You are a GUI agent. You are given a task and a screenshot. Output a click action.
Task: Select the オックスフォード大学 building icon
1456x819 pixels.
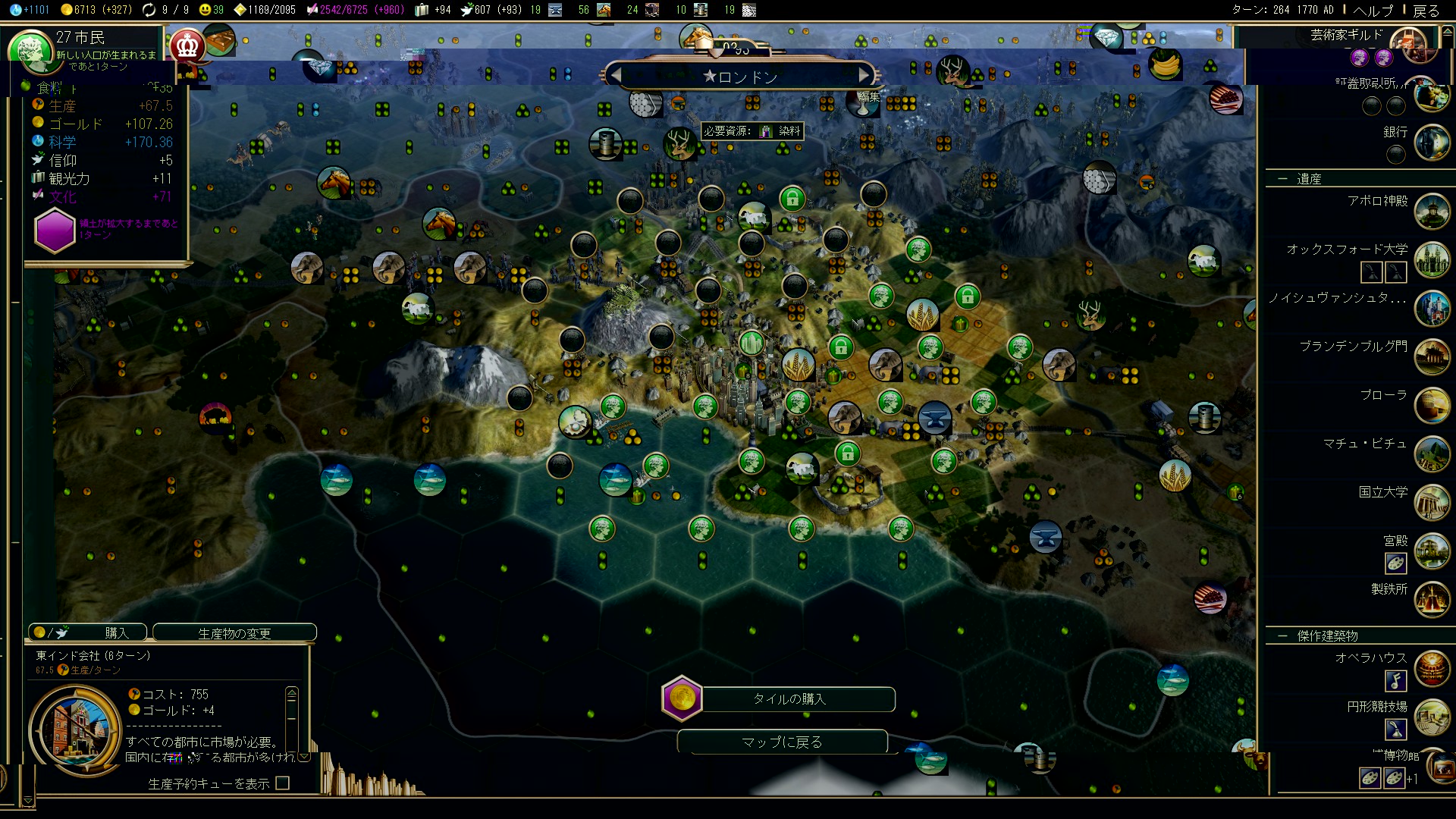click(1432, 259)
